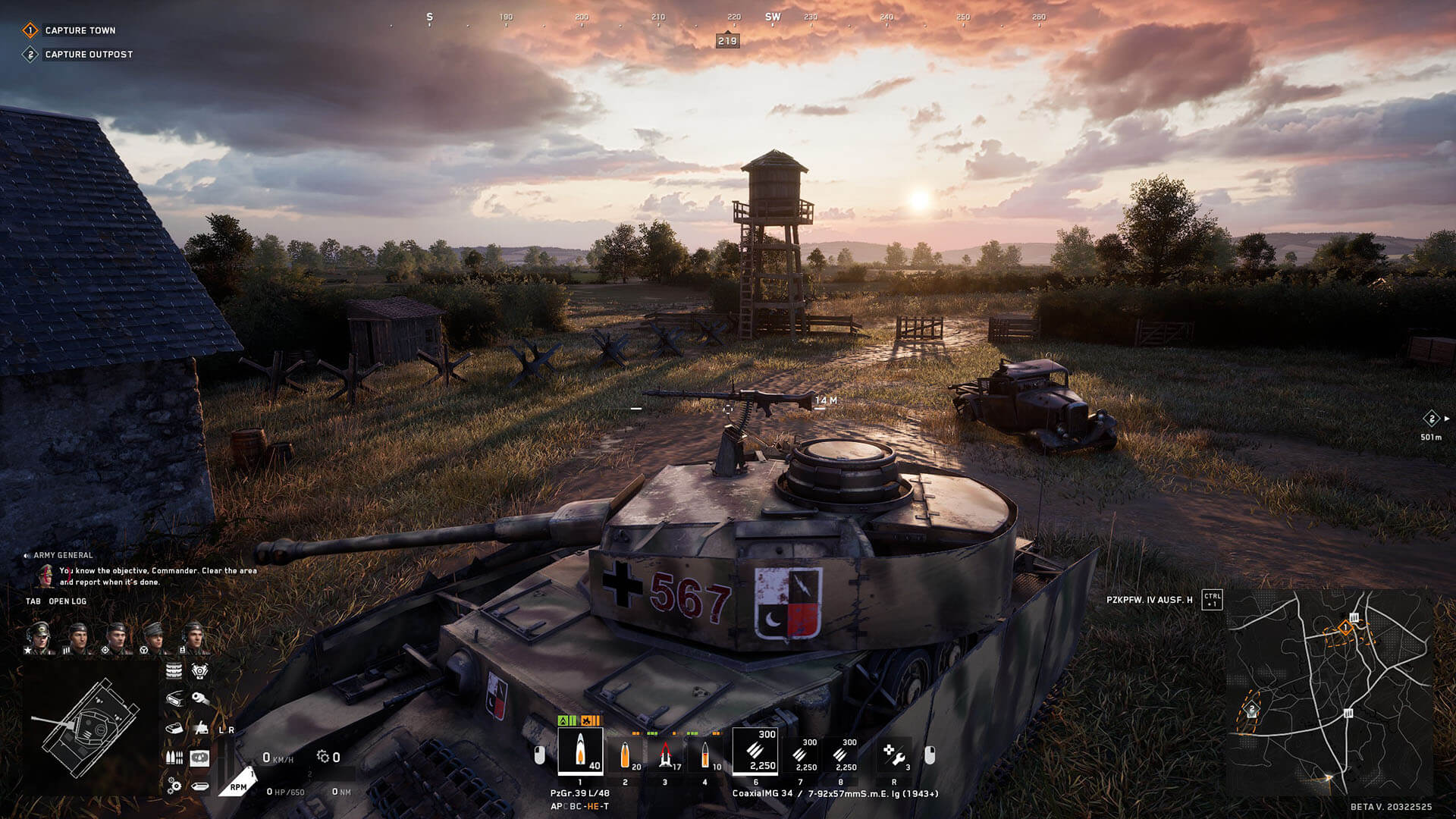This screenshot has width=1456, height=819.
Task: Check the transmission gears module icon
Action: coord(174,785)
